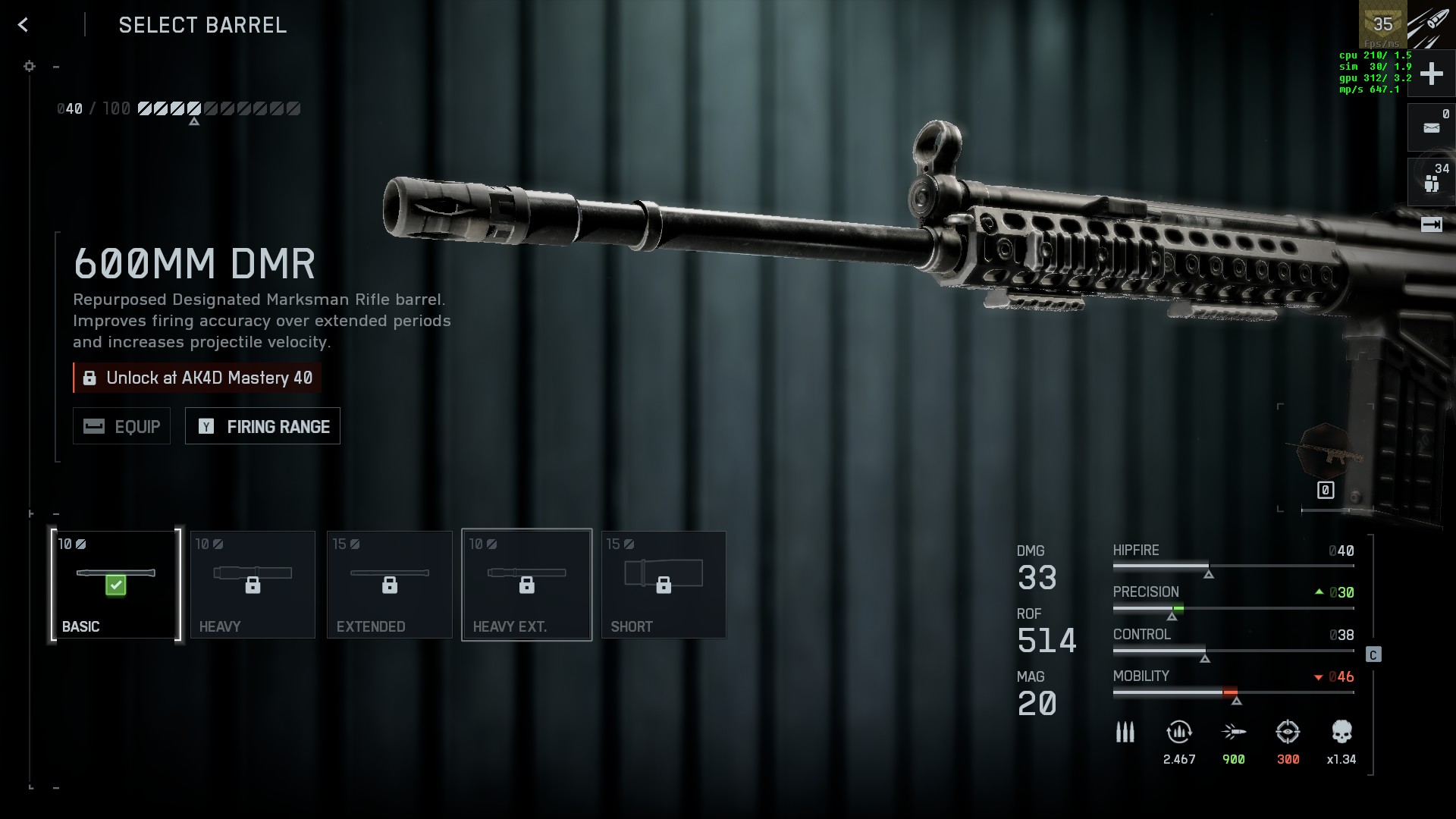Image resolution: width=1456 pixels, height=819 pixels.
Task: Open the squad members panel
Action: point(1431,182)
